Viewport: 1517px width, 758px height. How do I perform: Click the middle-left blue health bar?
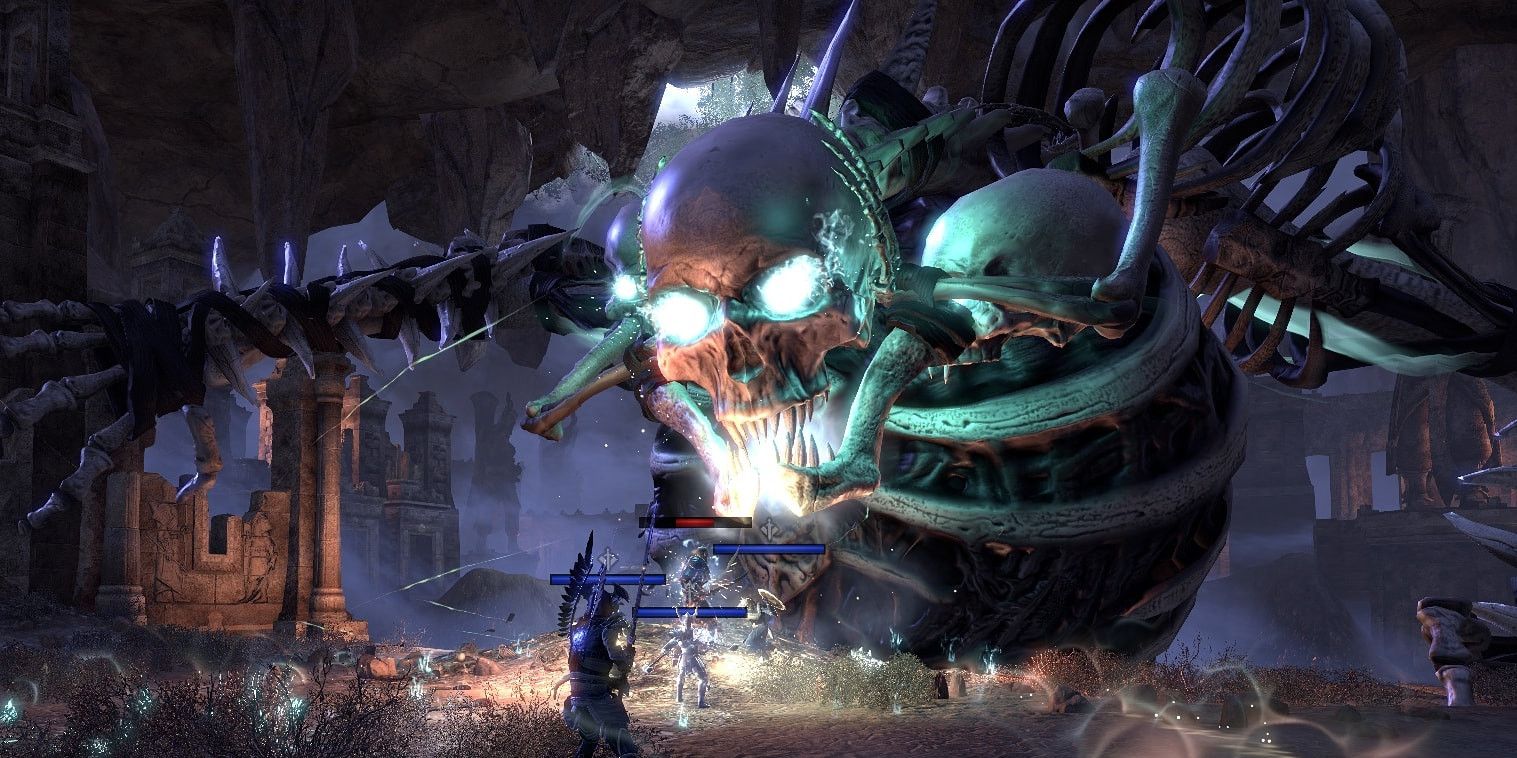607,577
